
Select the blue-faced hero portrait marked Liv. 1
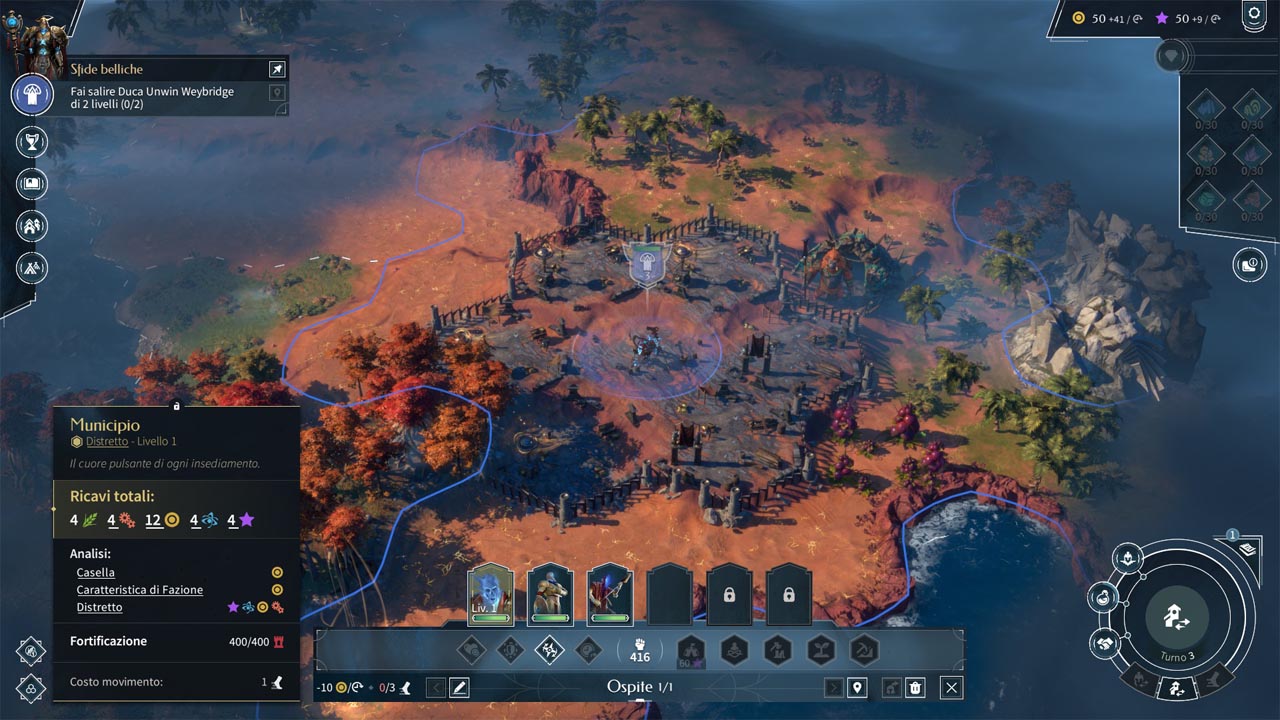(490, 595)
